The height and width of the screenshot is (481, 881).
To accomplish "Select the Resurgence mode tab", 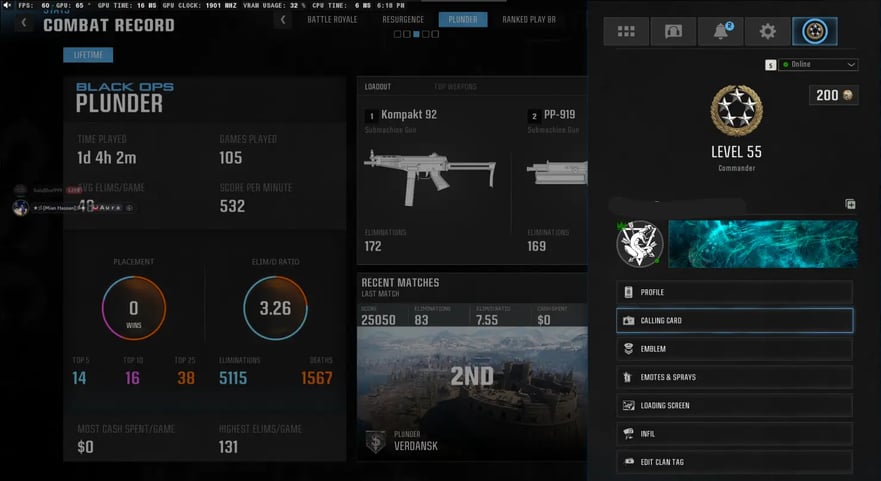I will pyautogui.click(x=403, y=19).
